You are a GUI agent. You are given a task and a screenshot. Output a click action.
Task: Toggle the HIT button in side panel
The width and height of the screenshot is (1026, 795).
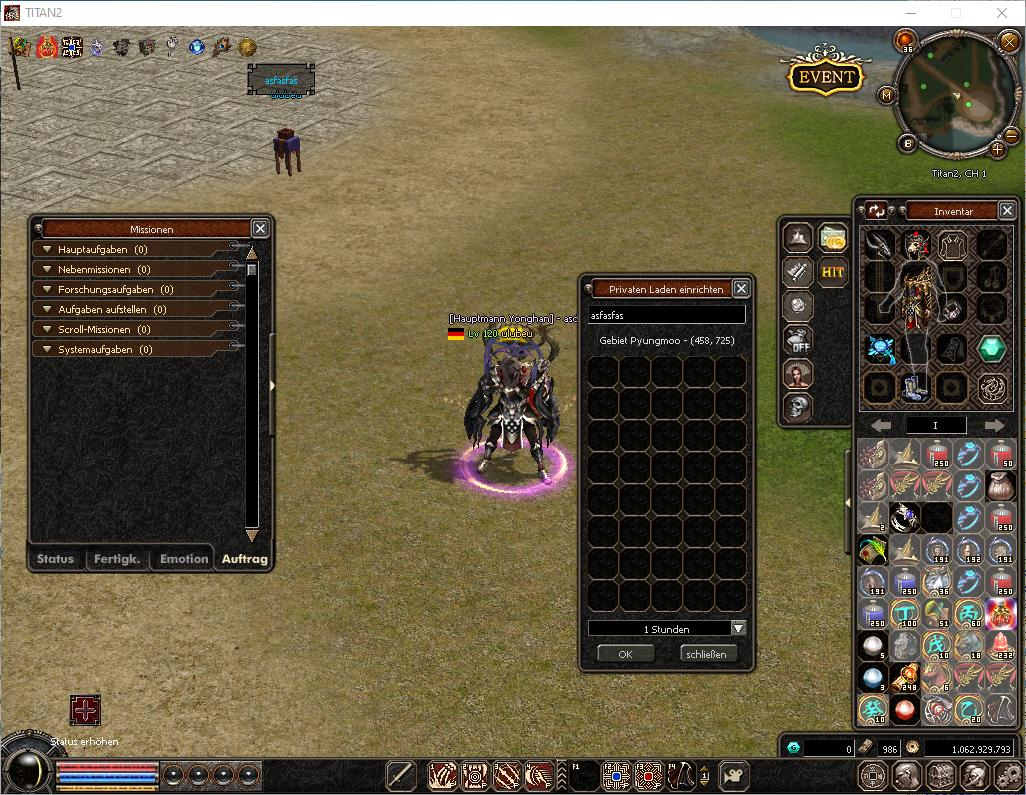(x=832, y=272)
